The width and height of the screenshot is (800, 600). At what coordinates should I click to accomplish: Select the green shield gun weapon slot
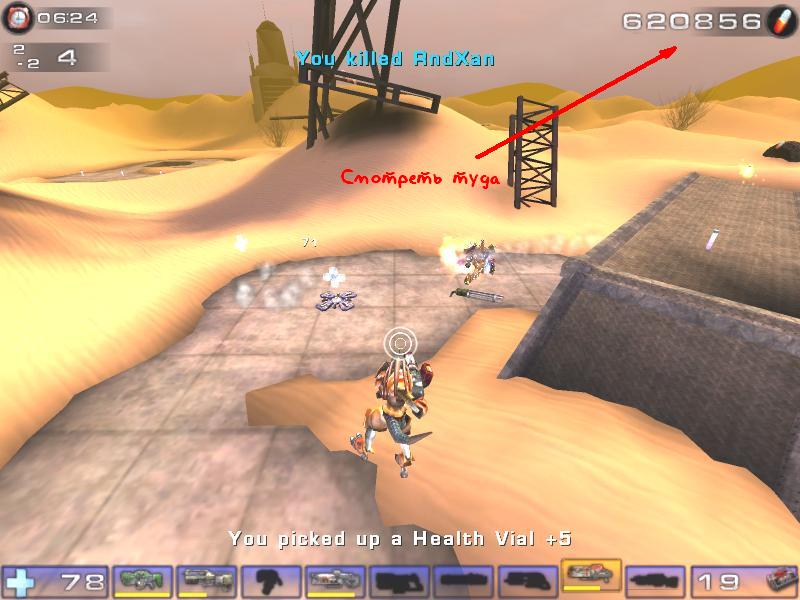pyautogui.click(x=144, y=578)
